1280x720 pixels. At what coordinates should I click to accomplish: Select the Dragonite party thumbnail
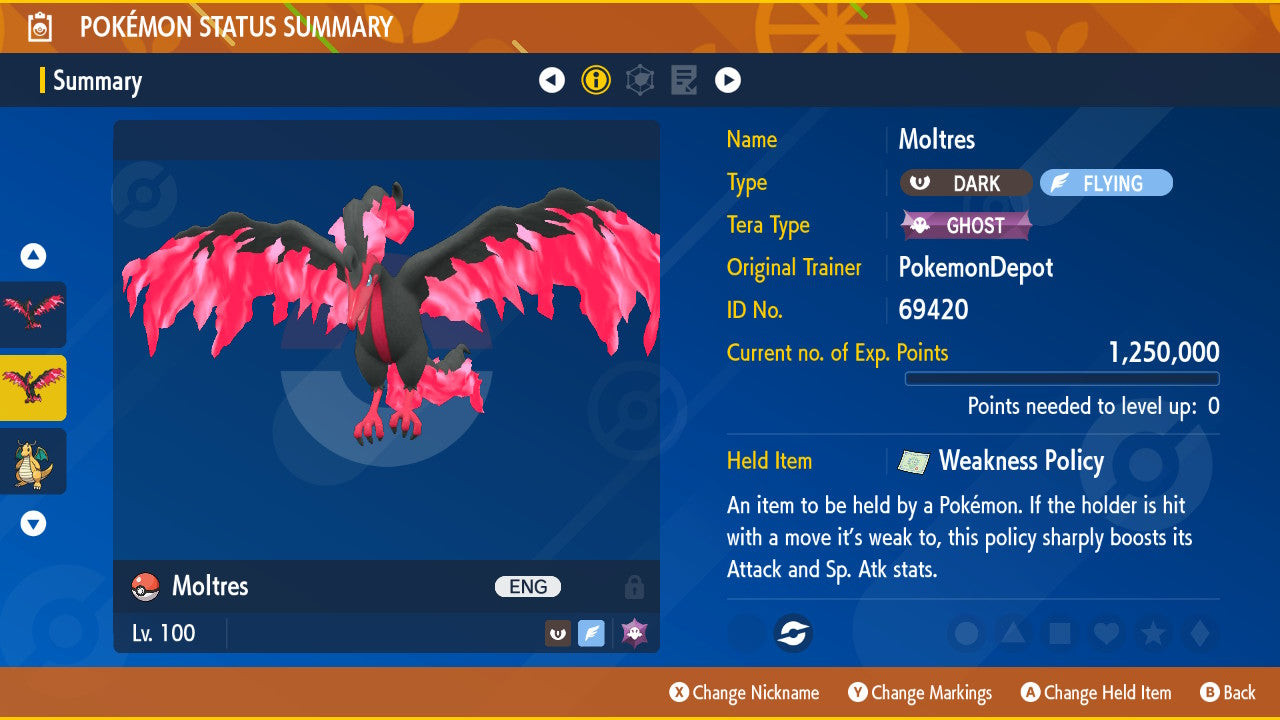33,462
